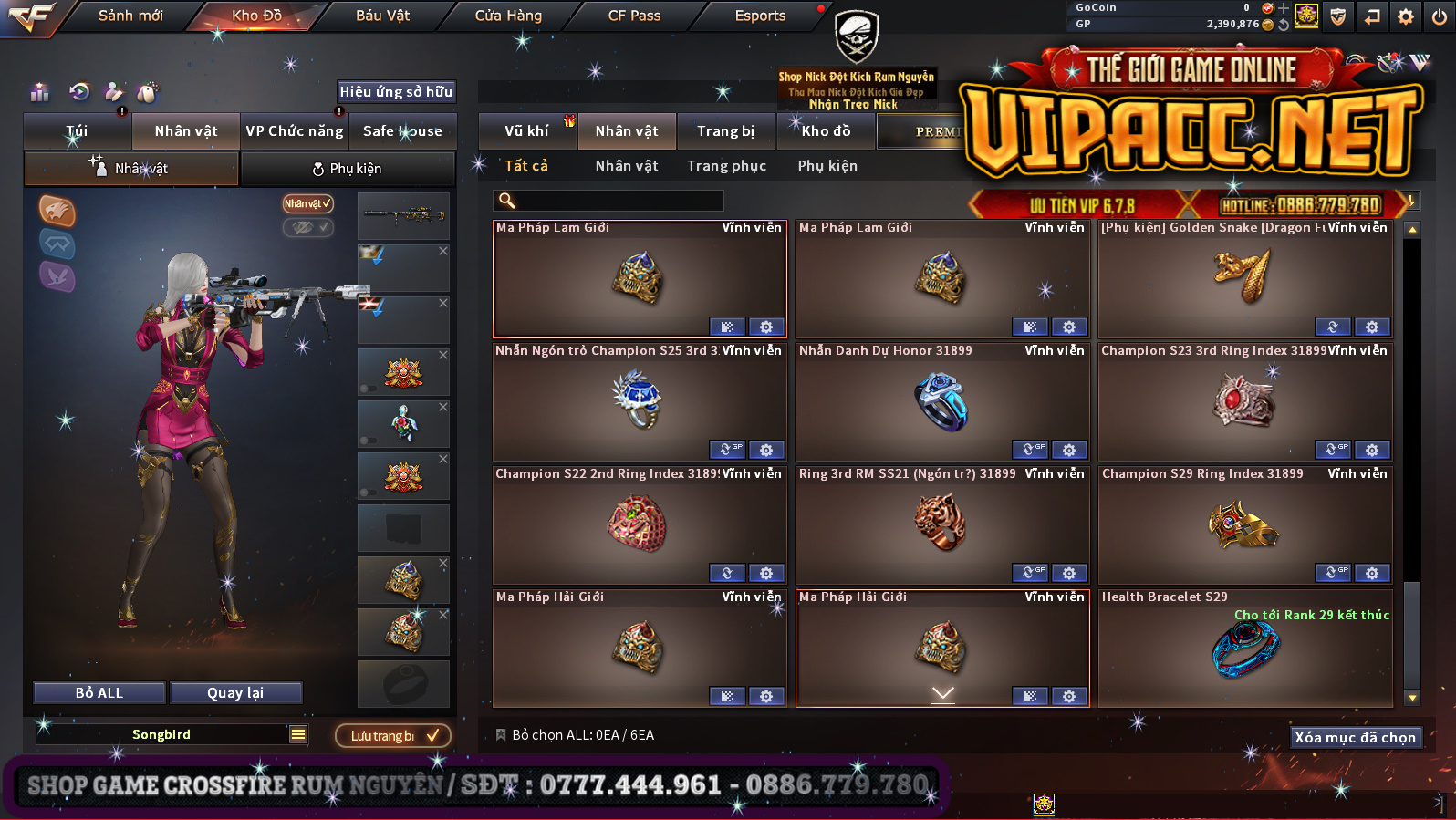Switch to VP Chức năng tab
The image size is (1456, 820).
[294, 131]
